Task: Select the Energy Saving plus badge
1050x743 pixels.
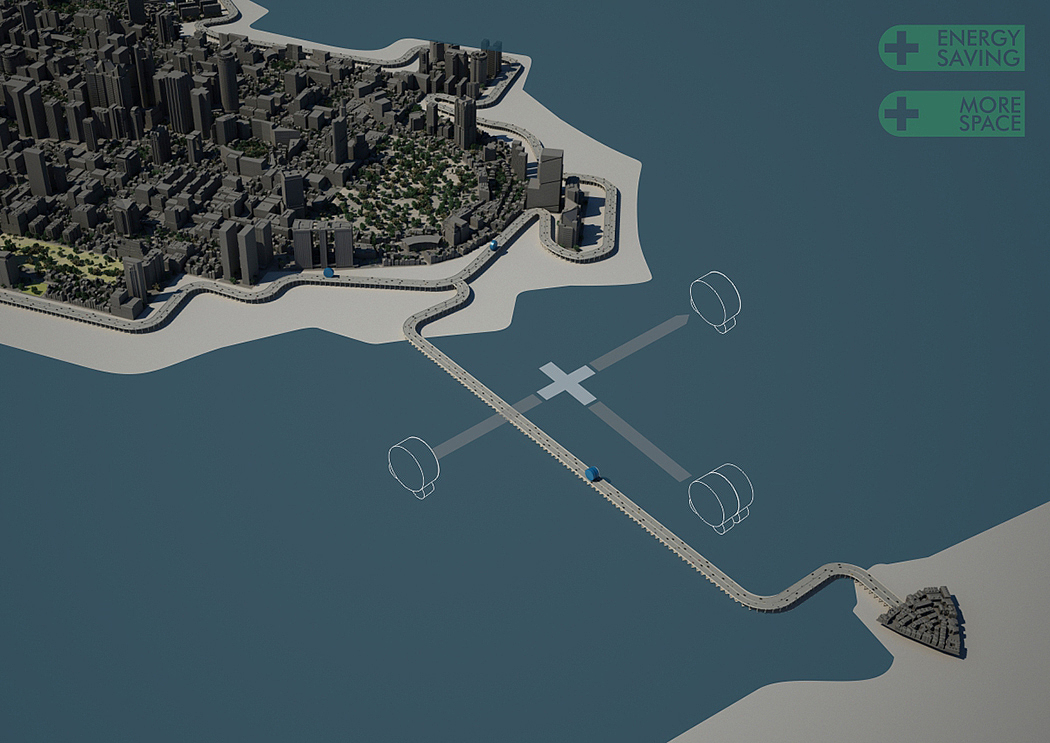Action: [x=951, y=48]
